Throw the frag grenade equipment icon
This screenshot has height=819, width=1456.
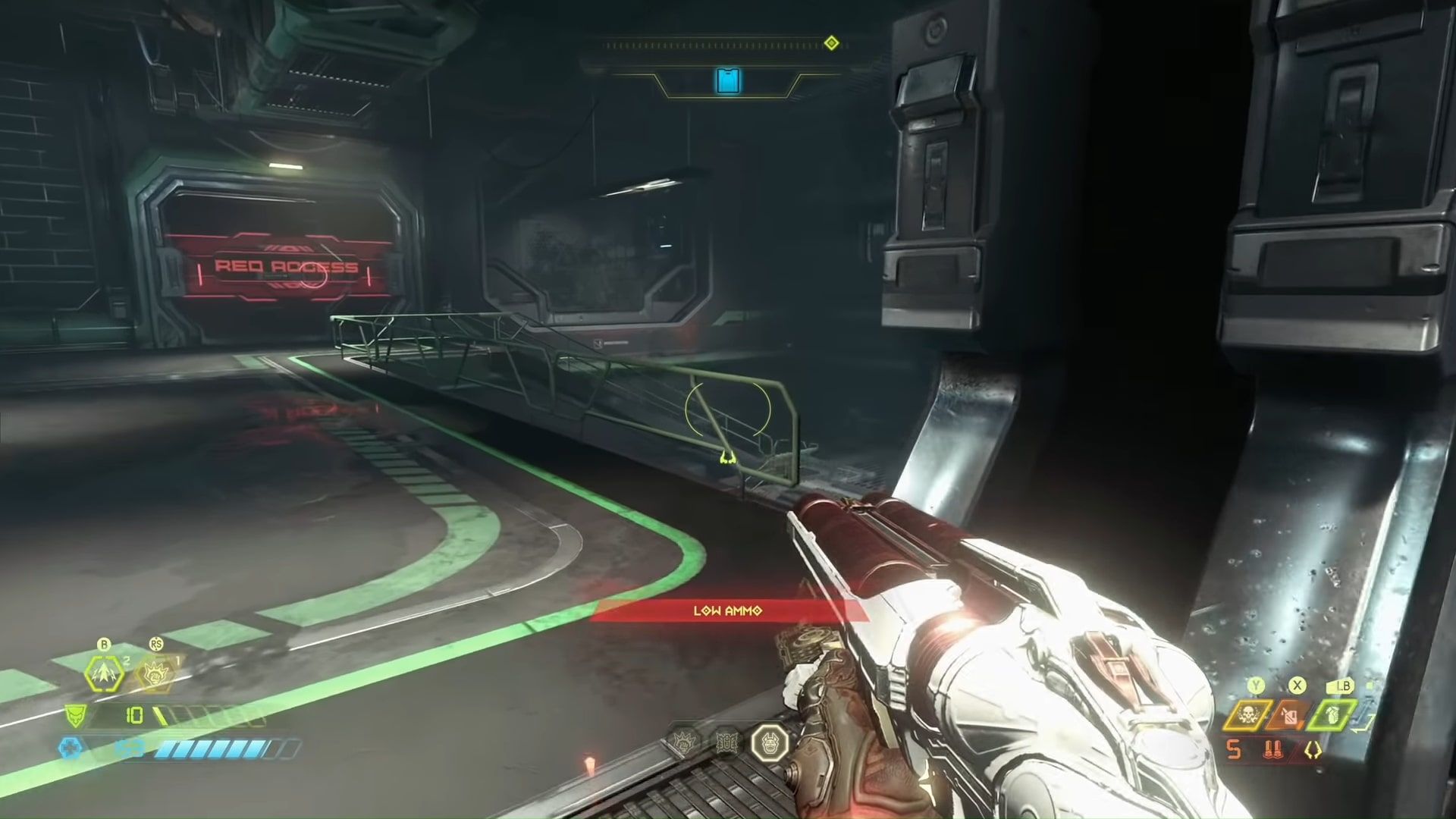coord(1333,715)
